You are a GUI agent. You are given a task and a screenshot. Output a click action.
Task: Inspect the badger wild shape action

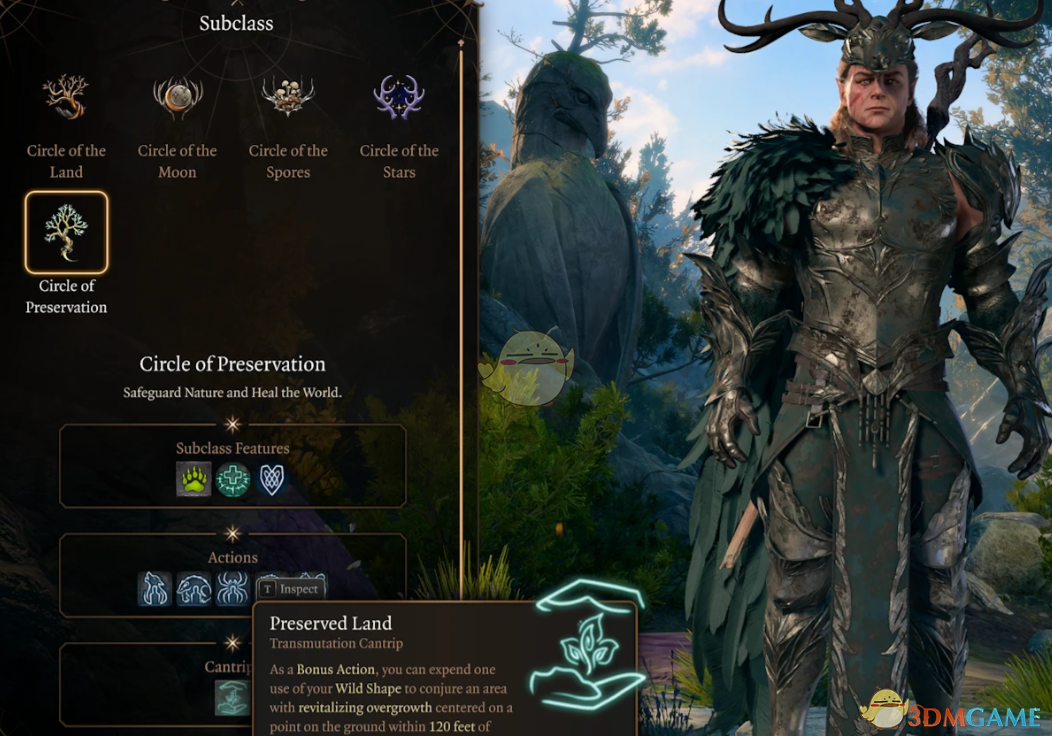[x=194, y=589]
